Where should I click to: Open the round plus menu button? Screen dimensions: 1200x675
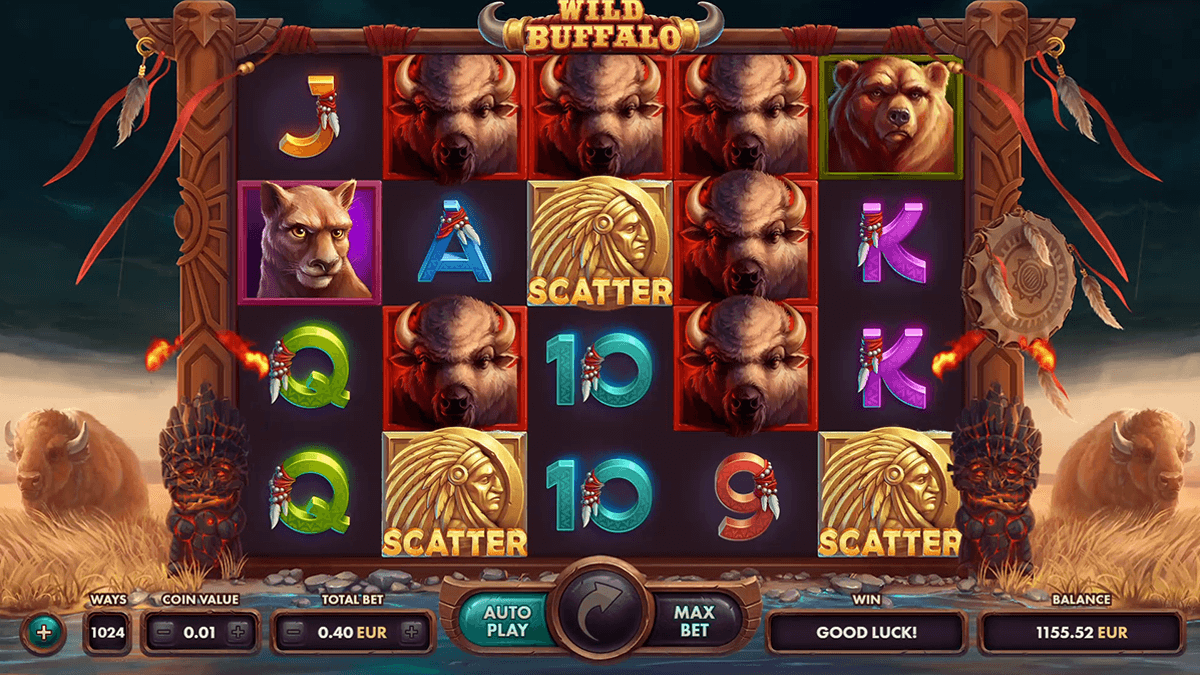43,632
